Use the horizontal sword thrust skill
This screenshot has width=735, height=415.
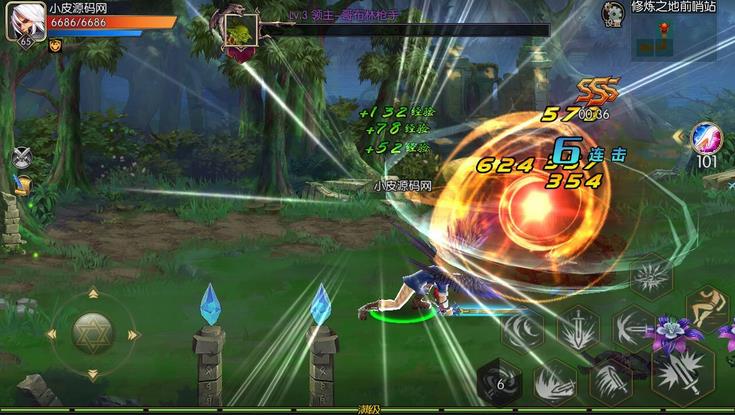tap(634, 328)
